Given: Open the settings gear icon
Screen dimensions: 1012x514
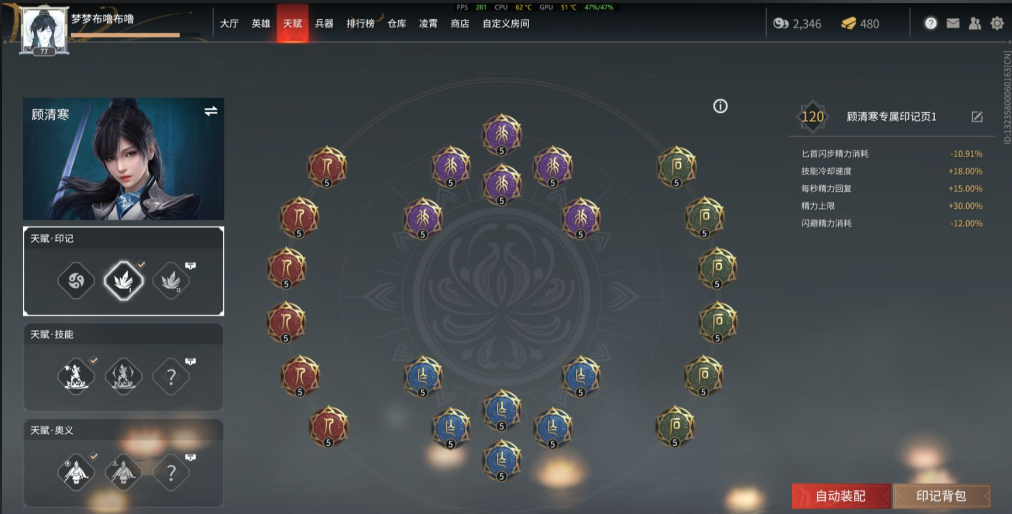Looking at the screenshot, I should 997,23.
